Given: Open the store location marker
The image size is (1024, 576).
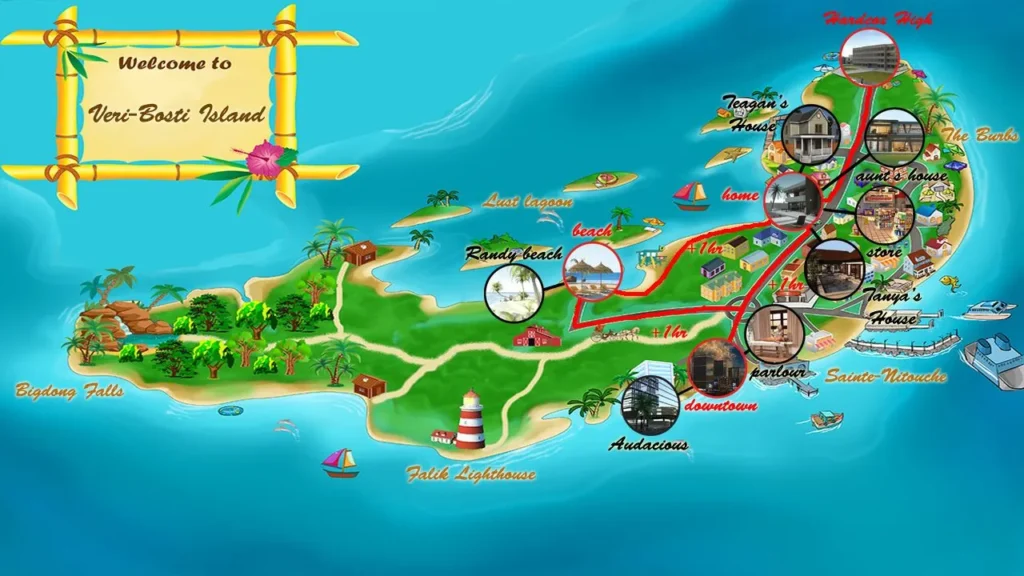Looking at the screenshot, I should point(884,215).
